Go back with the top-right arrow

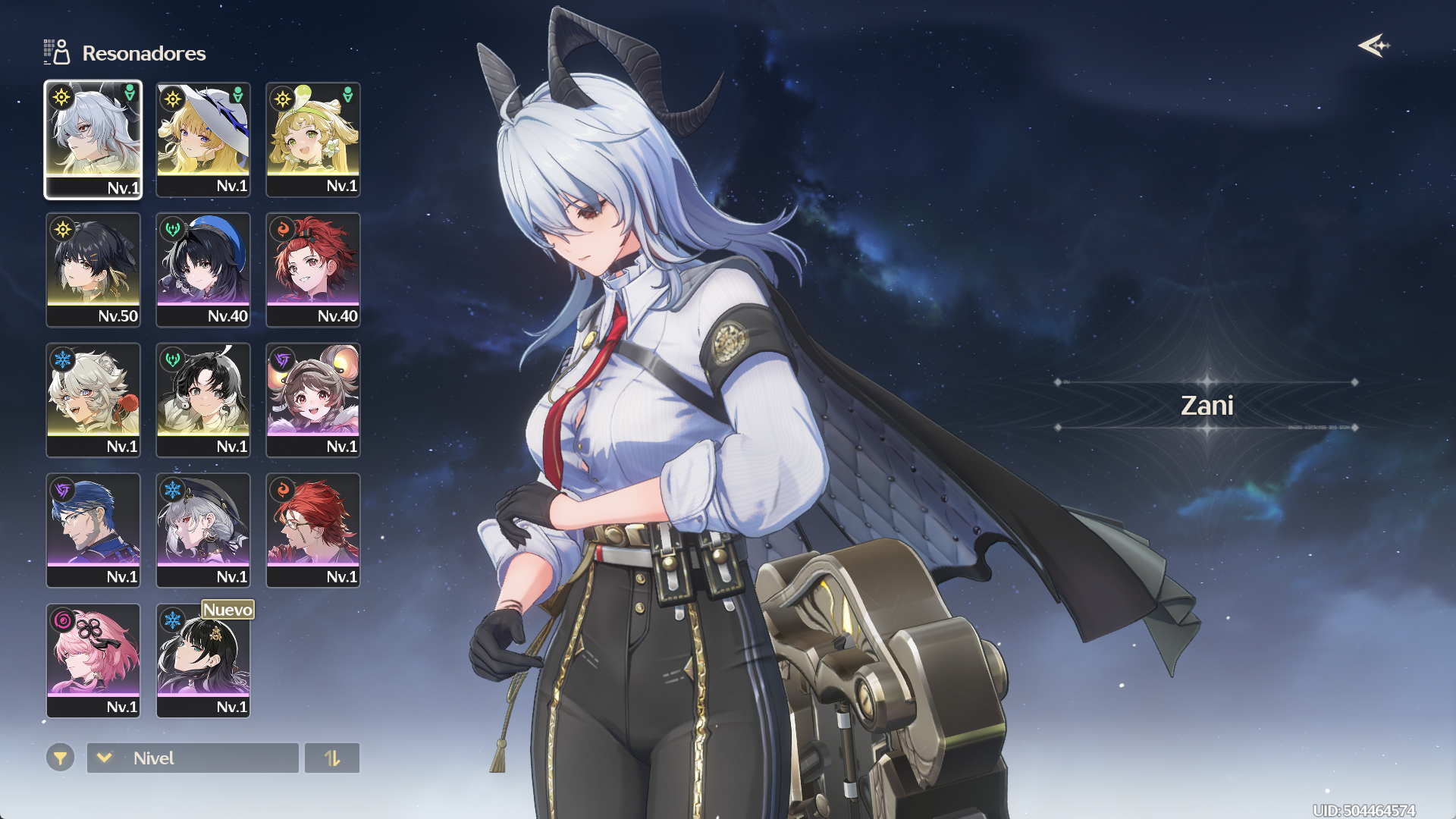[x=1373, y=45]
